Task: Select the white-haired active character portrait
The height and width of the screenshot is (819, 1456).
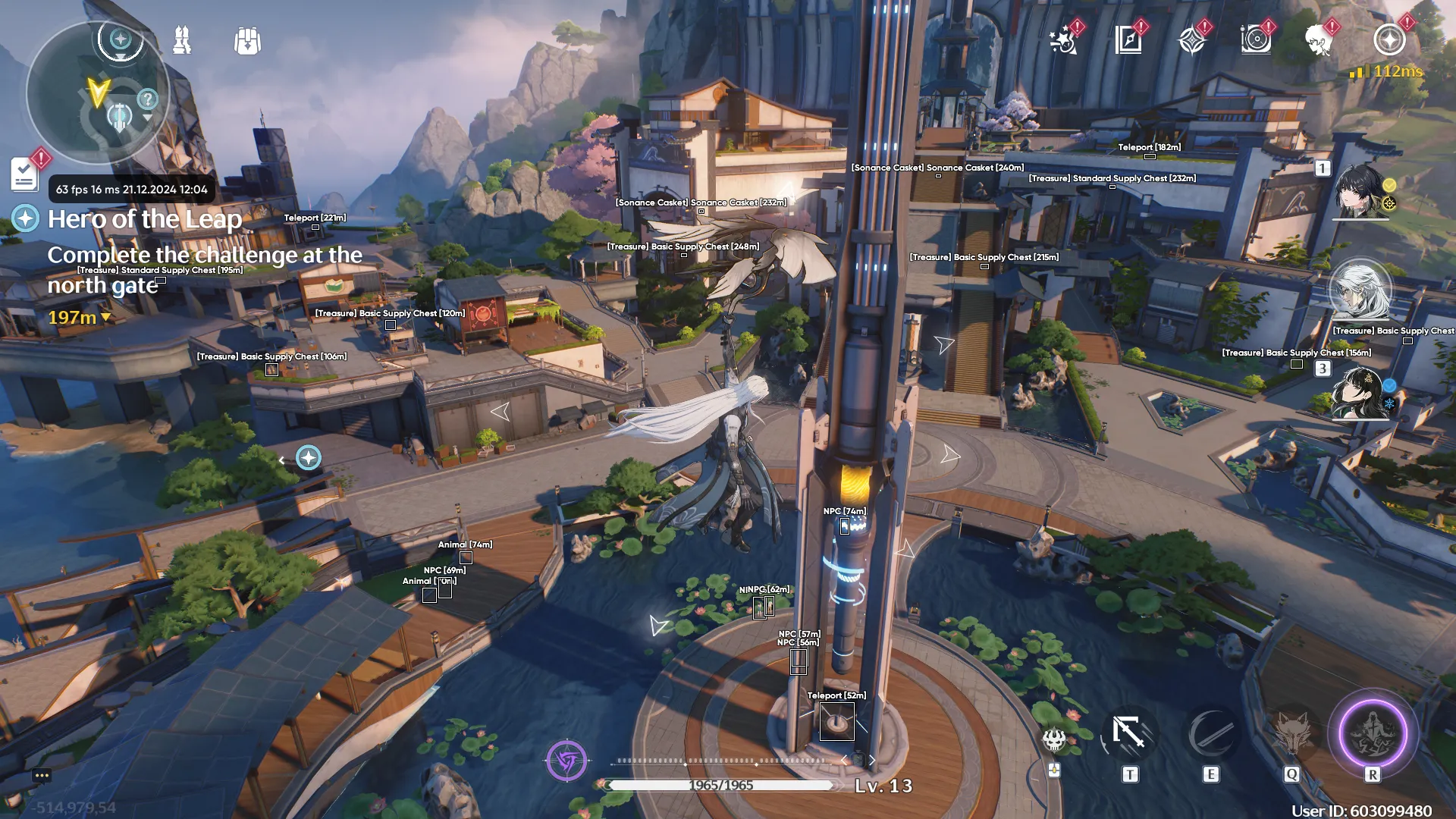Action: pos(1360,290)
